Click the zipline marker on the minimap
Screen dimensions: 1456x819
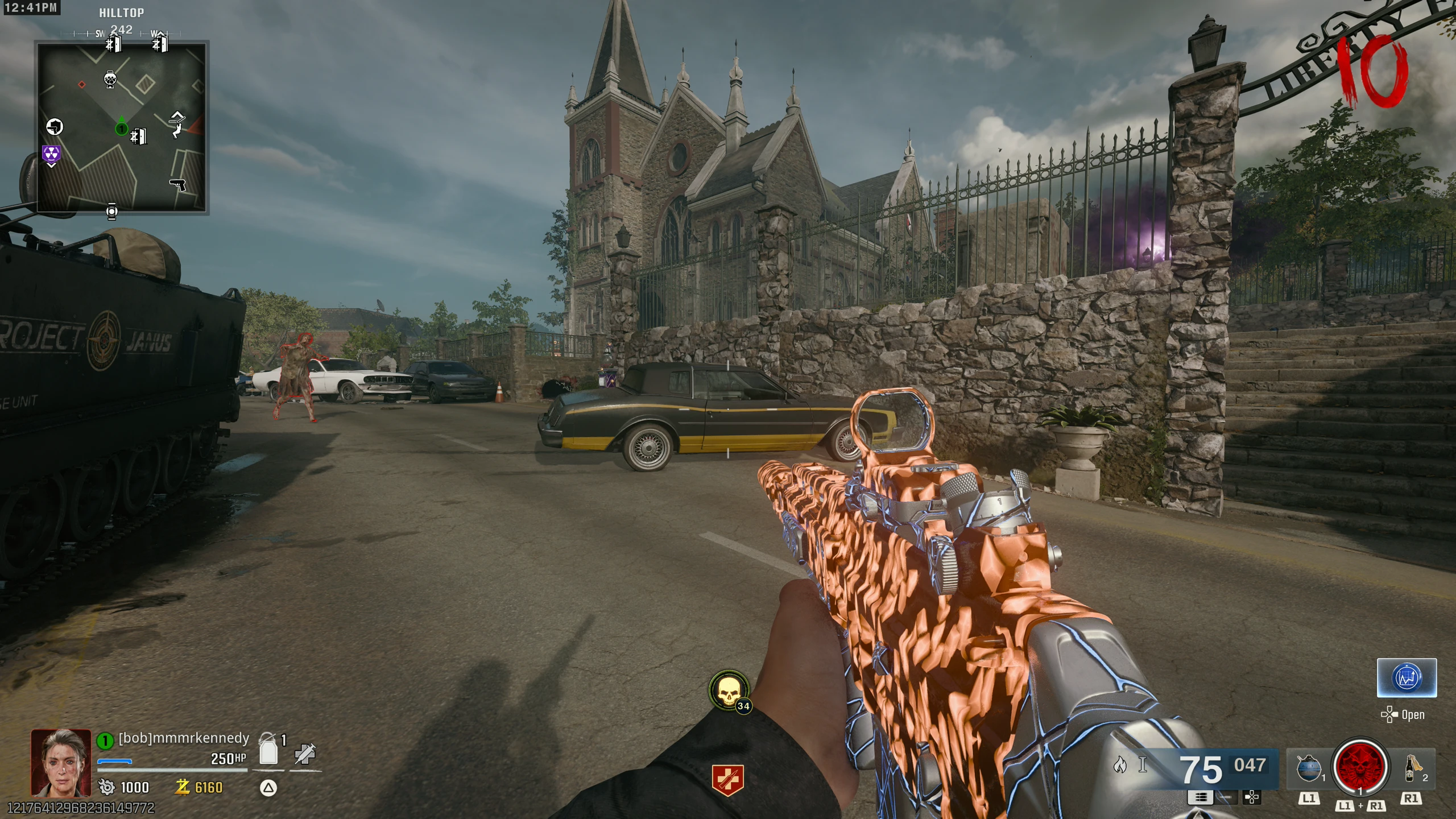pyautogui.click(x=177, y=125)
